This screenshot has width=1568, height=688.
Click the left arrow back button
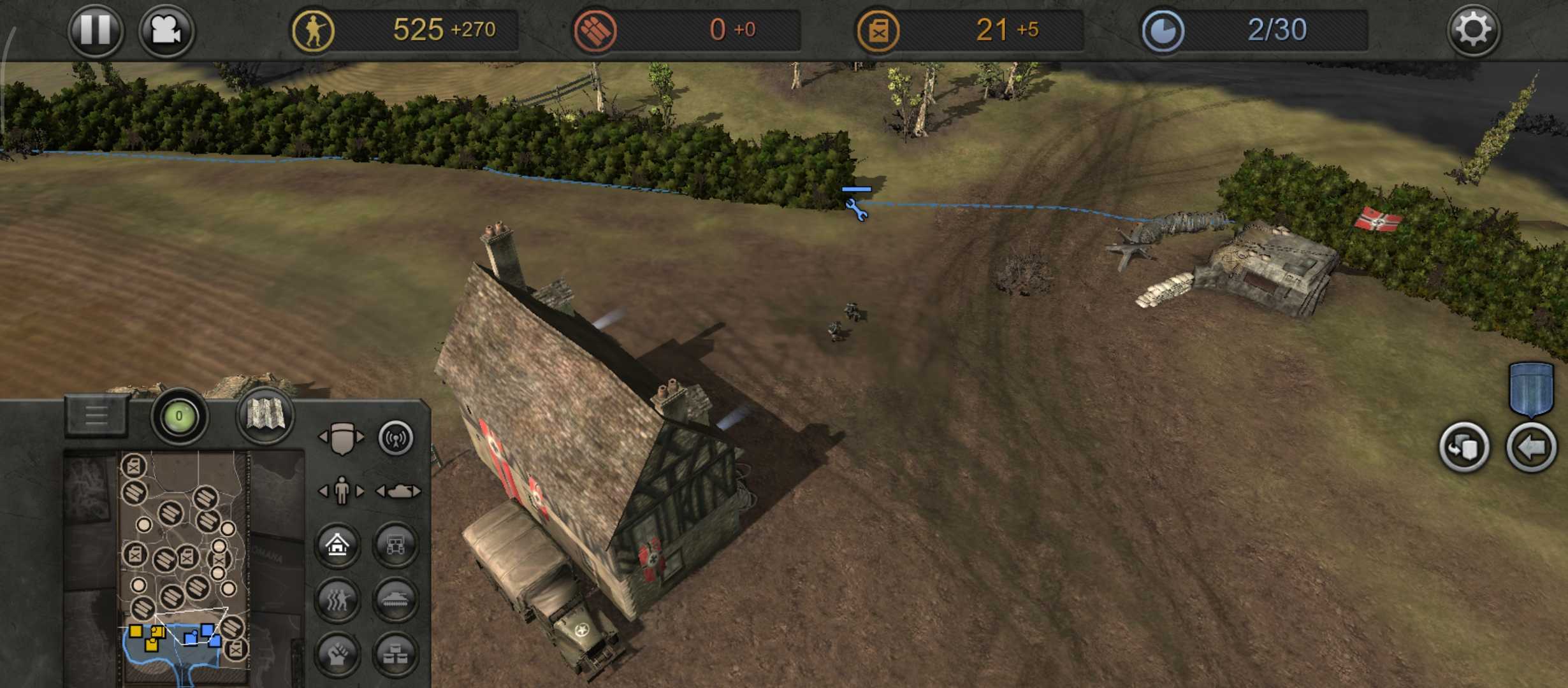coord(1531,448)
